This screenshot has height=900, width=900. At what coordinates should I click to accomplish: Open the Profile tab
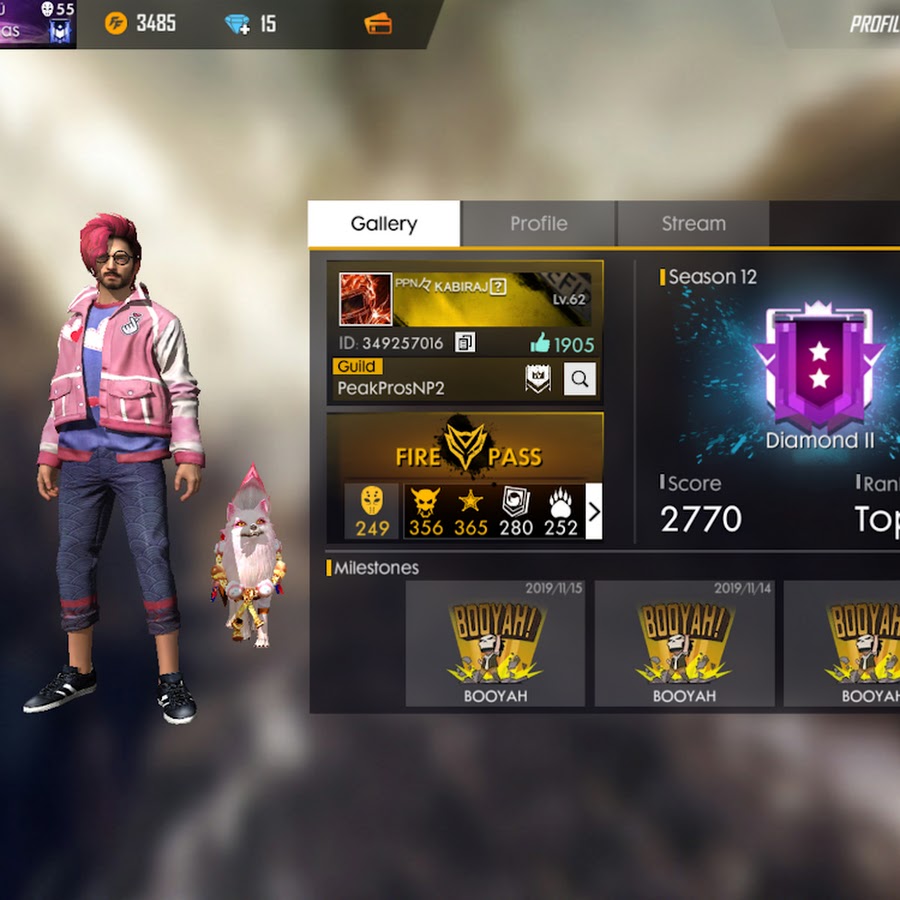coord(538,224)
